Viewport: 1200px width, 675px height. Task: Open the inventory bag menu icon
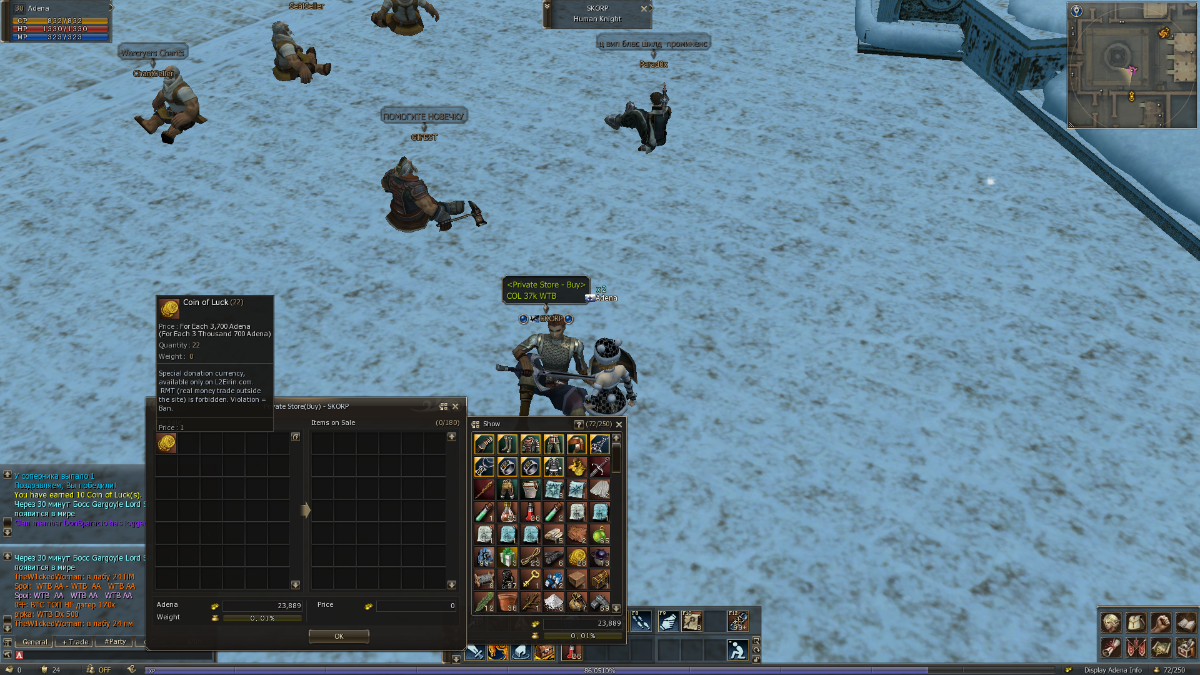(1135, 623)
